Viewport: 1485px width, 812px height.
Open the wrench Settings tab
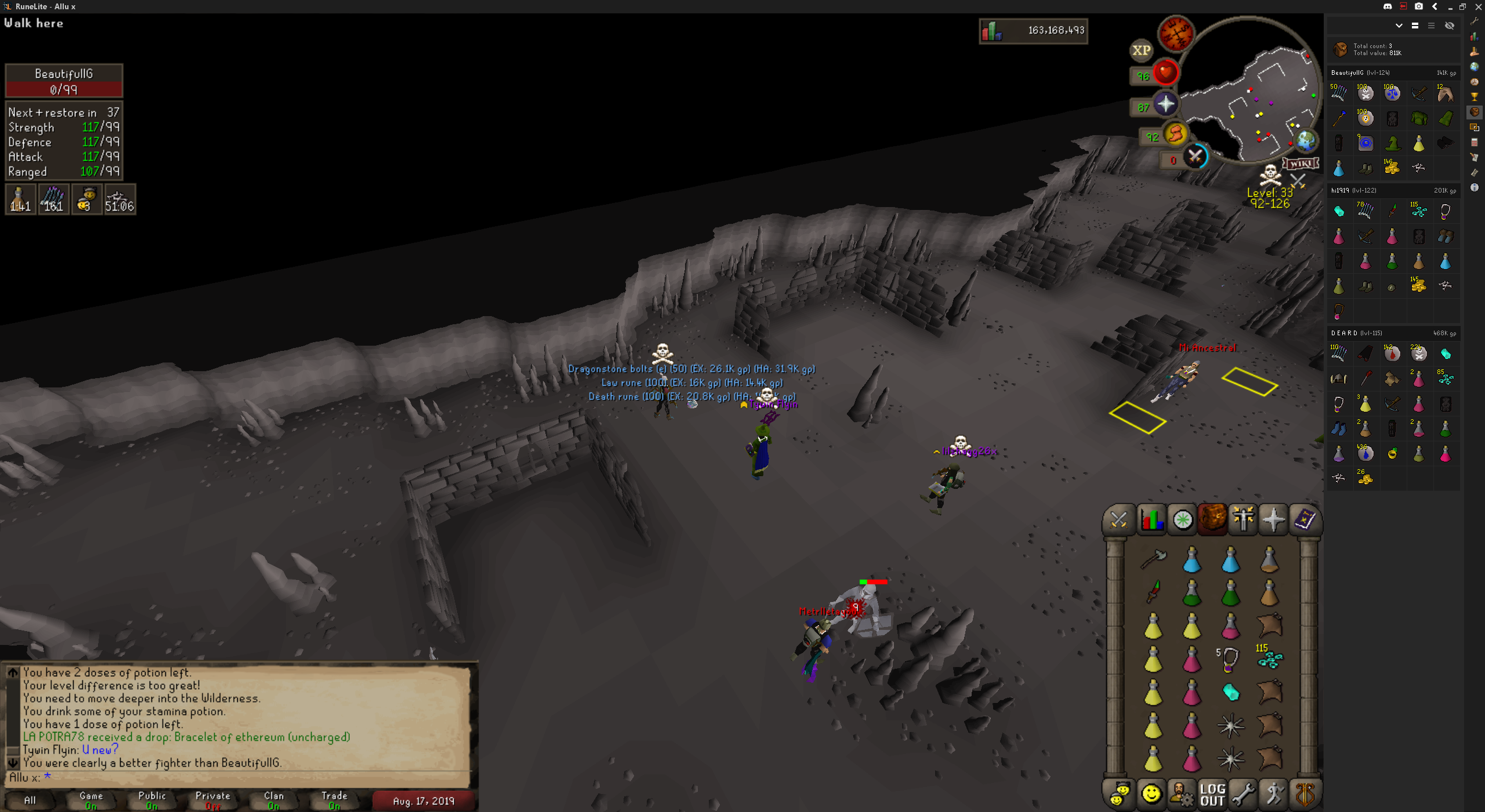click(x=1243, y=794)
